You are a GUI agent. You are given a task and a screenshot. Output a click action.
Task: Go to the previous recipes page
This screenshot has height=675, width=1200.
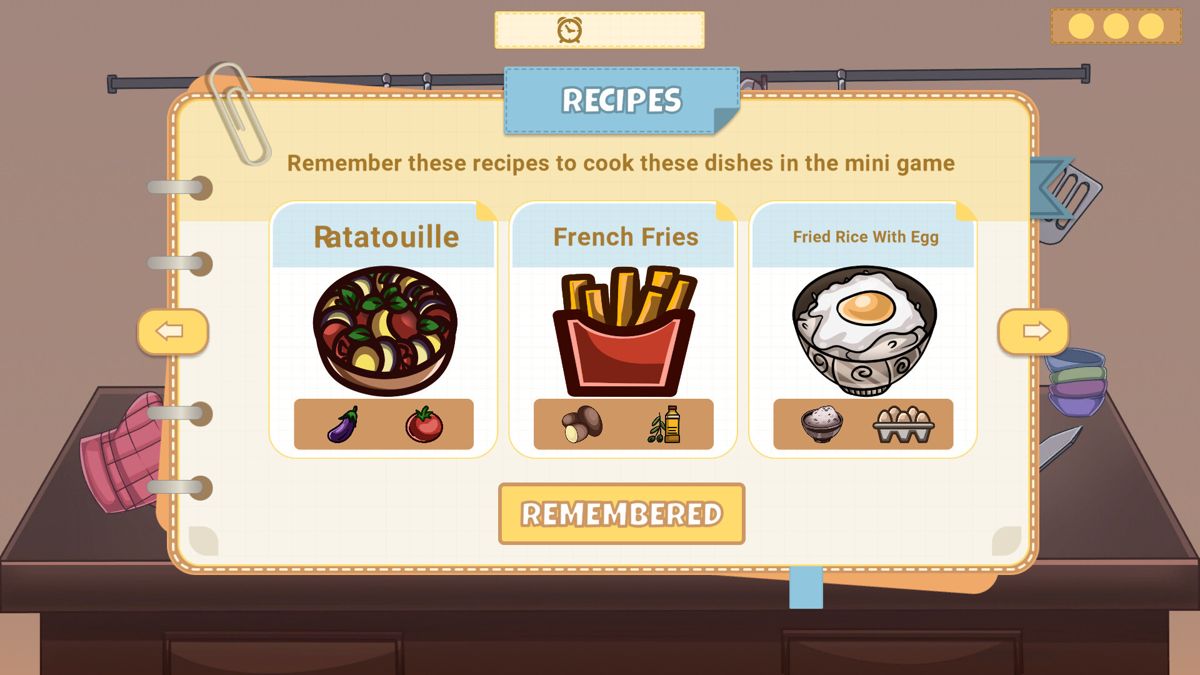coord(172,332)
